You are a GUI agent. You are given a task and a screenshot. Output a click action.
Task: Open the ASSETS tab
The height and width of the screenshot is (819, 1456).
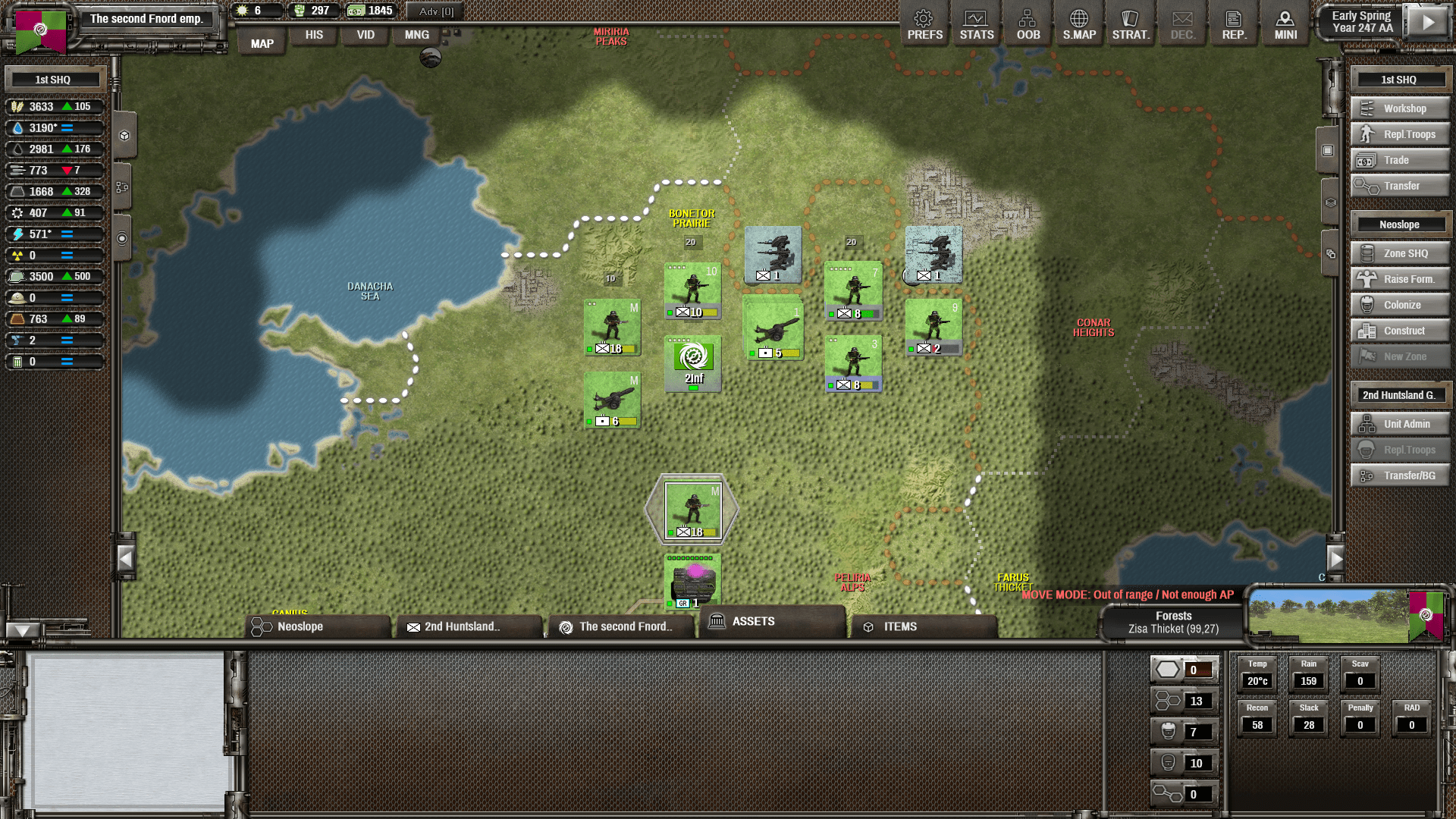771,621
